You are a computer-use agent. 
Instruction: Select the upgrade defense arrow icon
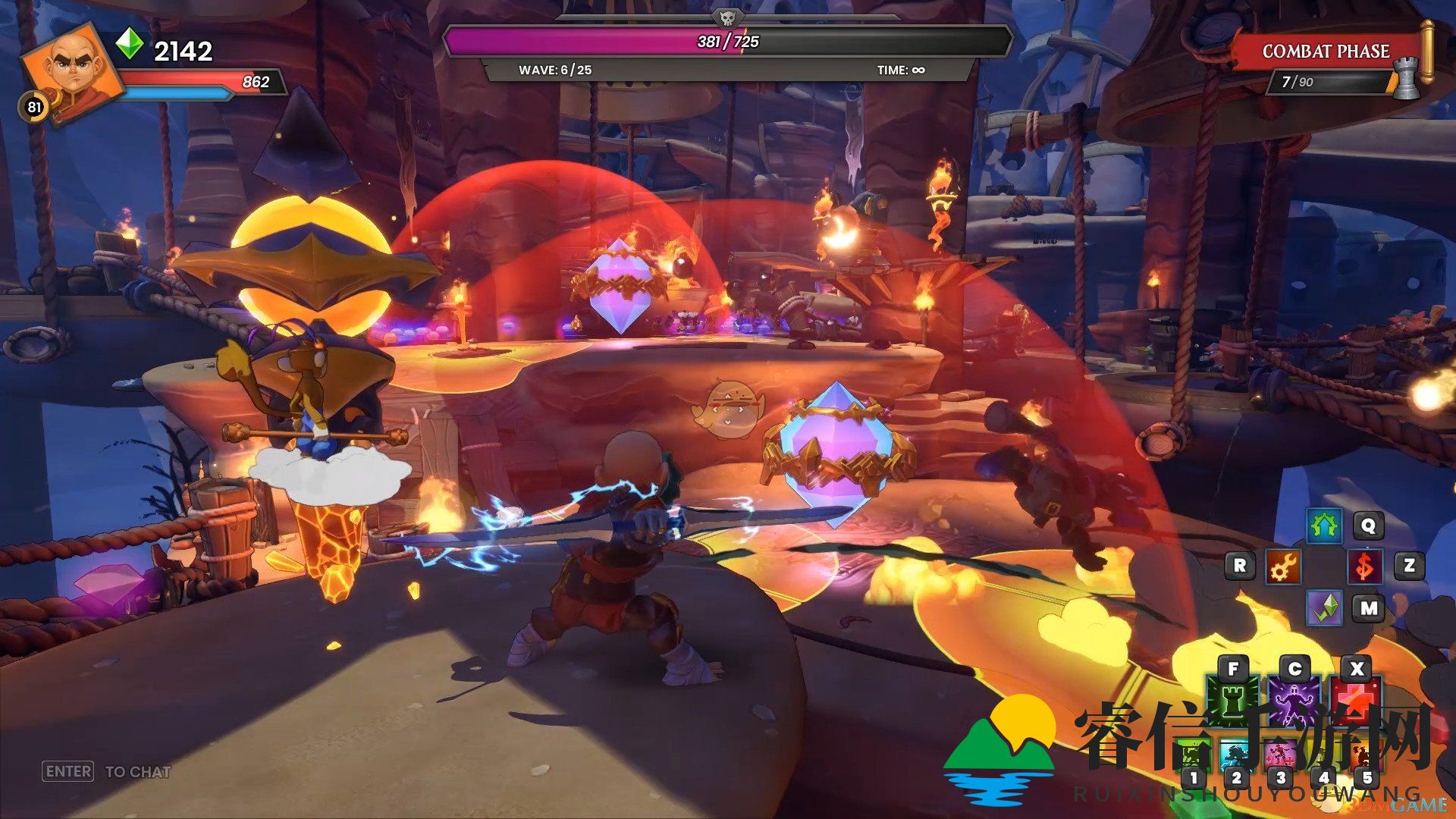coord(1324,526)
